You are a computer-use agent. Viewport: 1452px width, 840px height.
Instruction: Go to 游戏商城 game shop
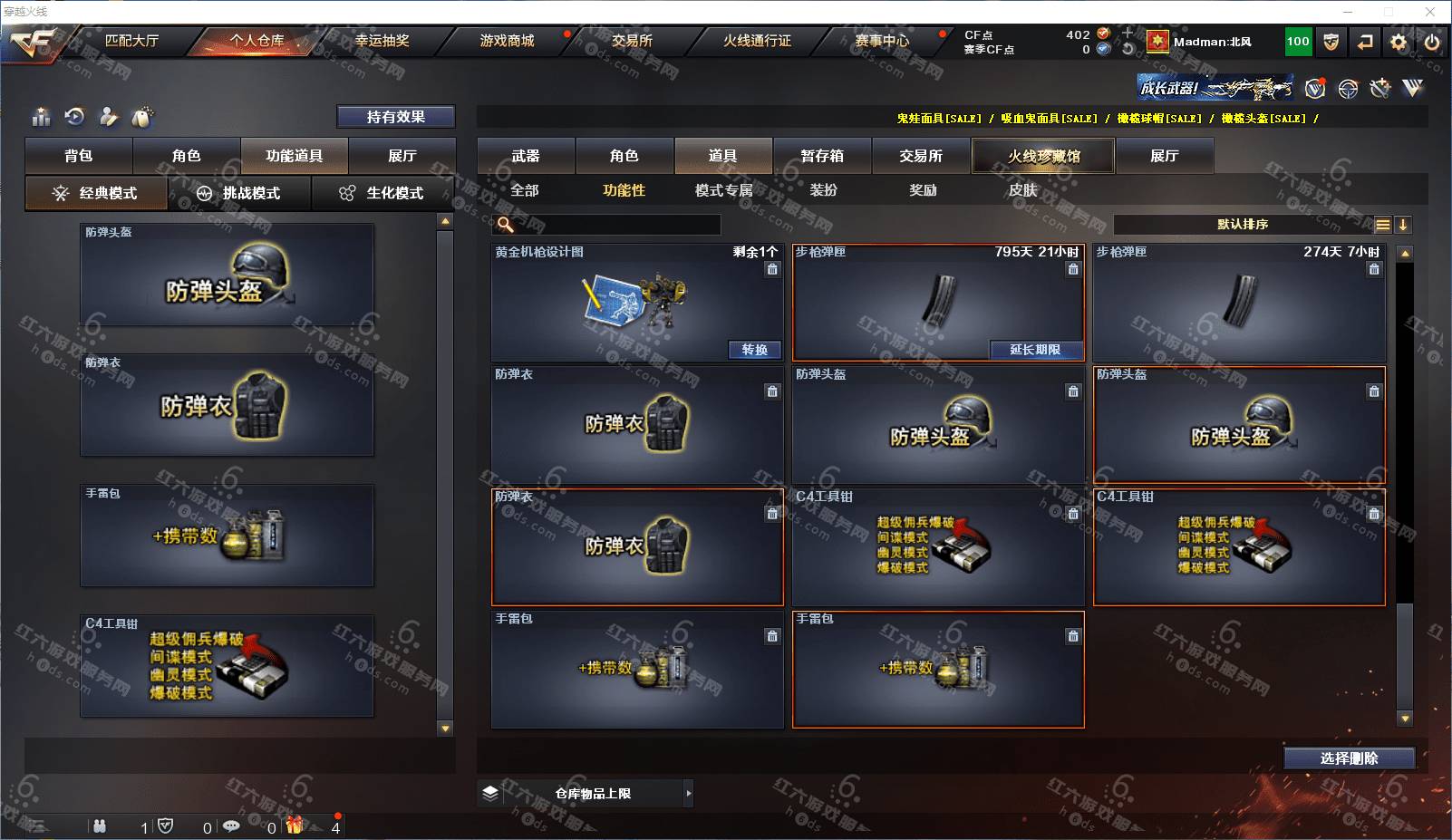[507, 41]
